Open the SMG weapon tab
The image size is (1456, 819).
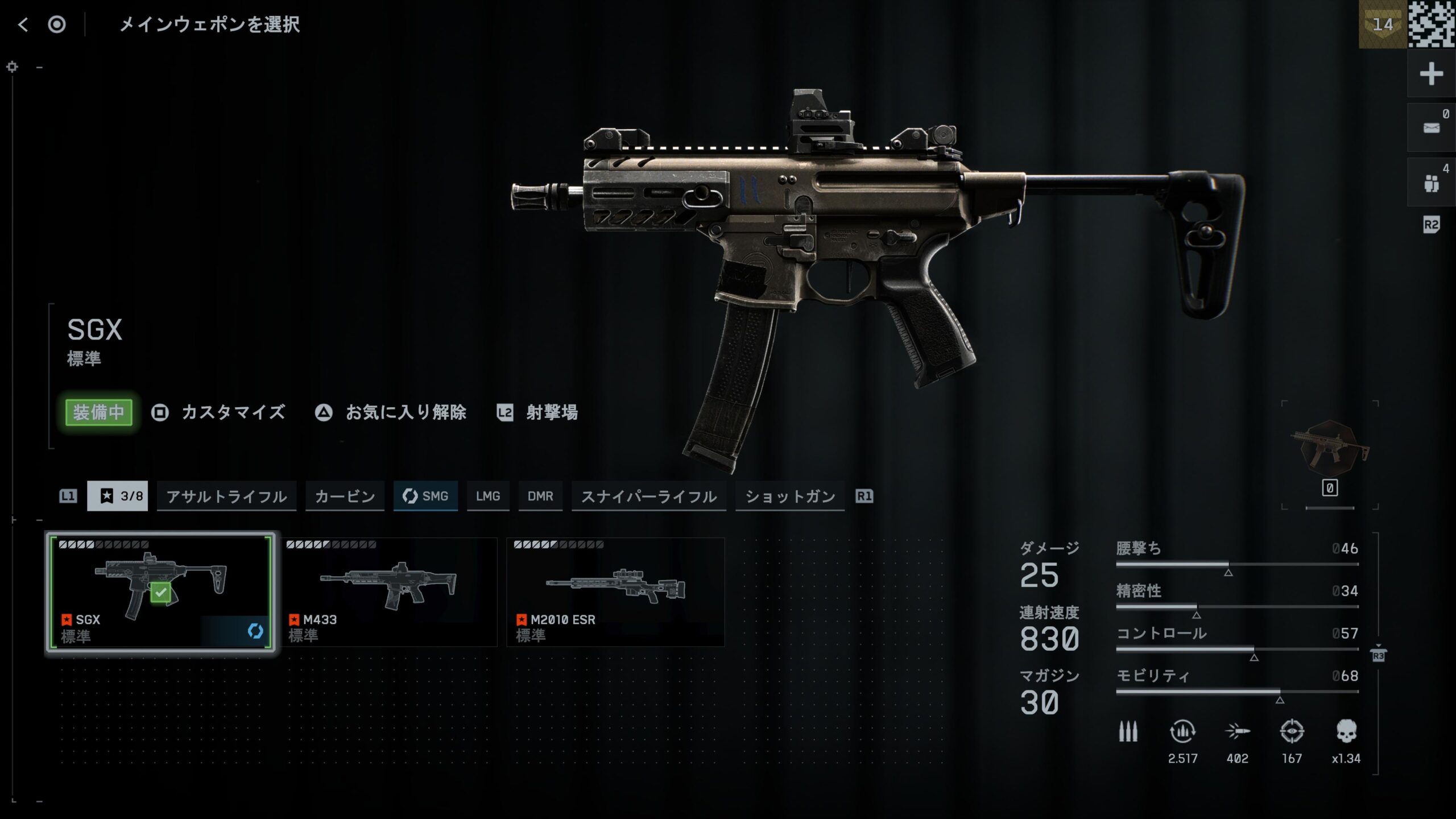coord(425,496)
